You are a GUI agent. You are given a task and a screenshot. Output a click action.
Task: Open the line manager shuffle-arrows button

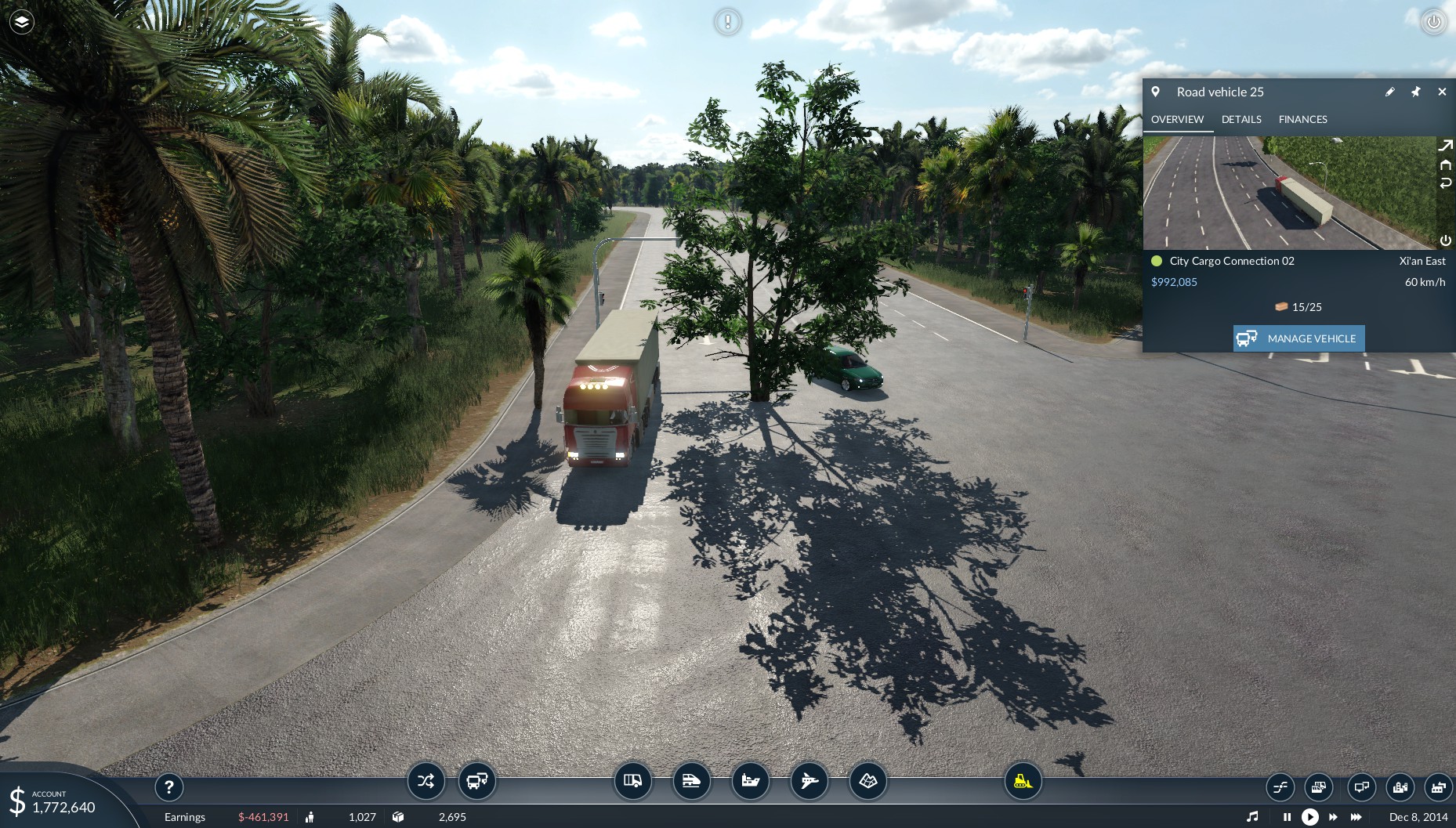426,780
